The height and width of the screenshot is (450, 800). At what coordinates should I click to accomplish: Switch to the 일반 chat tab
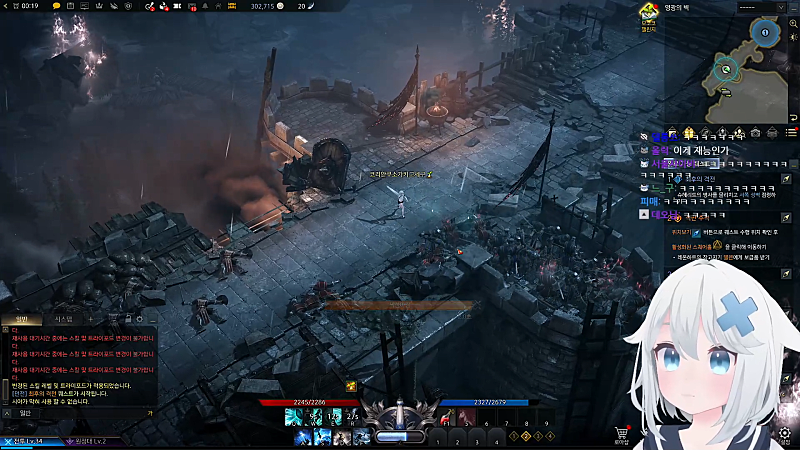coord(22,319)
